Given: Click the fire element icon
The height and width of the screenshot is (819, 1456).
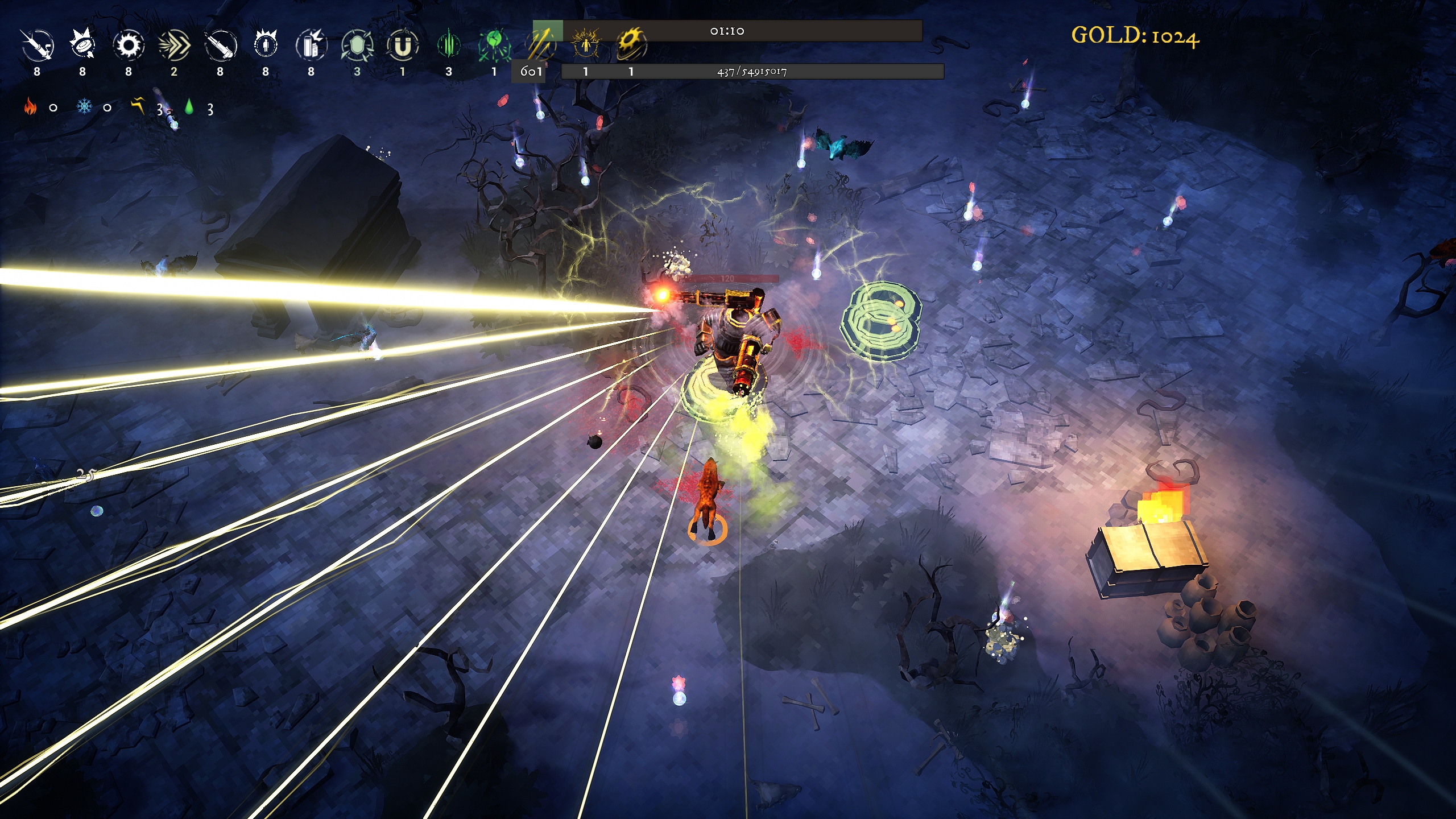Looking at the screenshot, I should tap(30, 106).
